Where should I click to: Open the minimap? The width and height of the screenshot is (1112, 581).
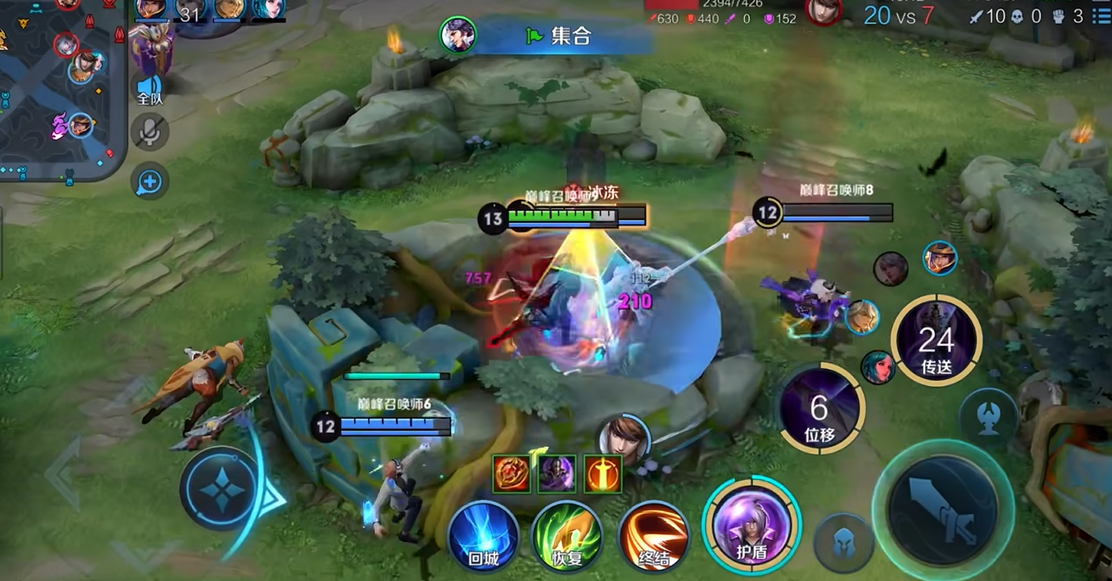pos(60,90)
